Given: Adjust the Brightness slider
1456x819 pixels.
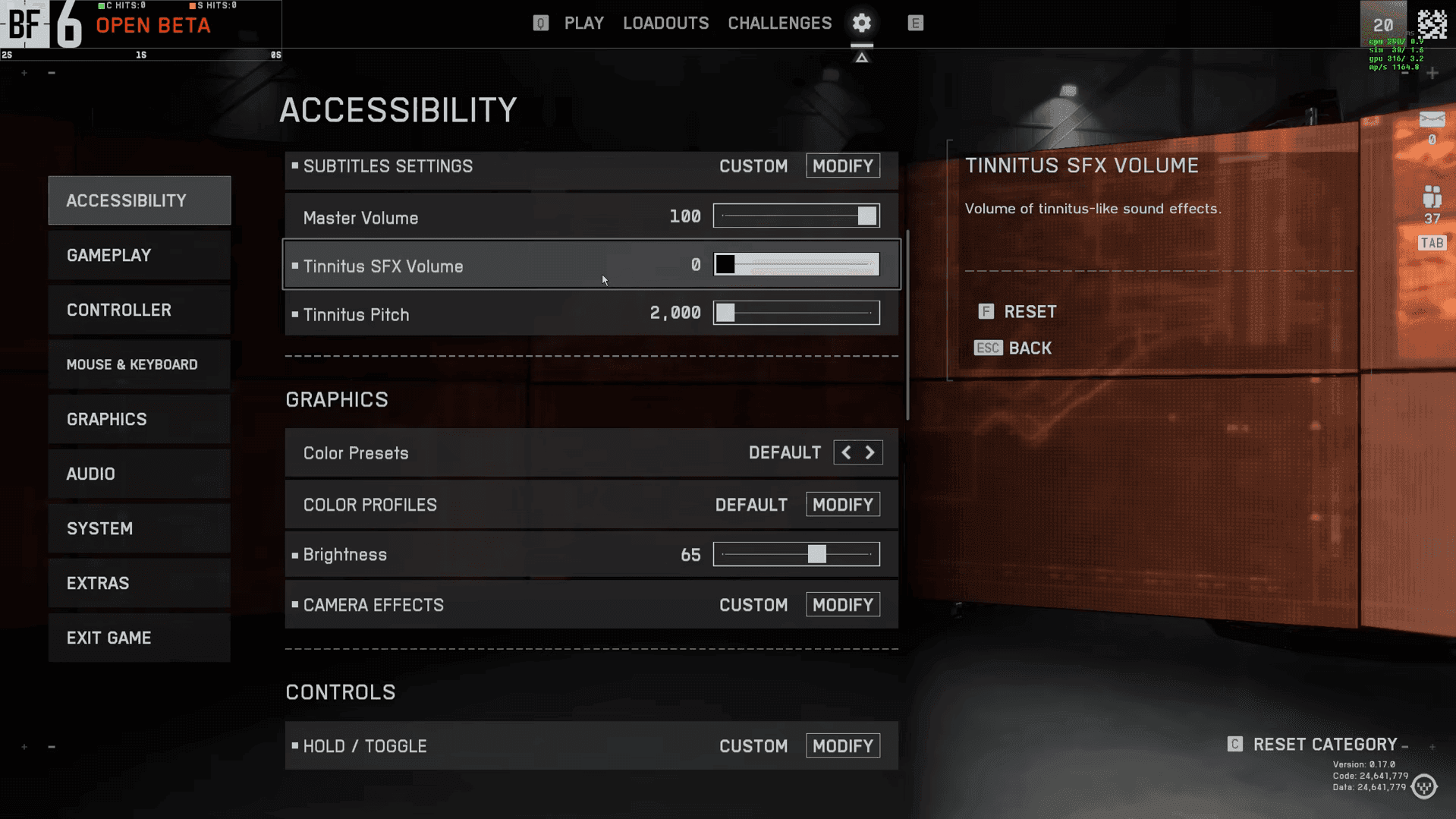Looking at the screenshot, I should click(x=816, y=554).
